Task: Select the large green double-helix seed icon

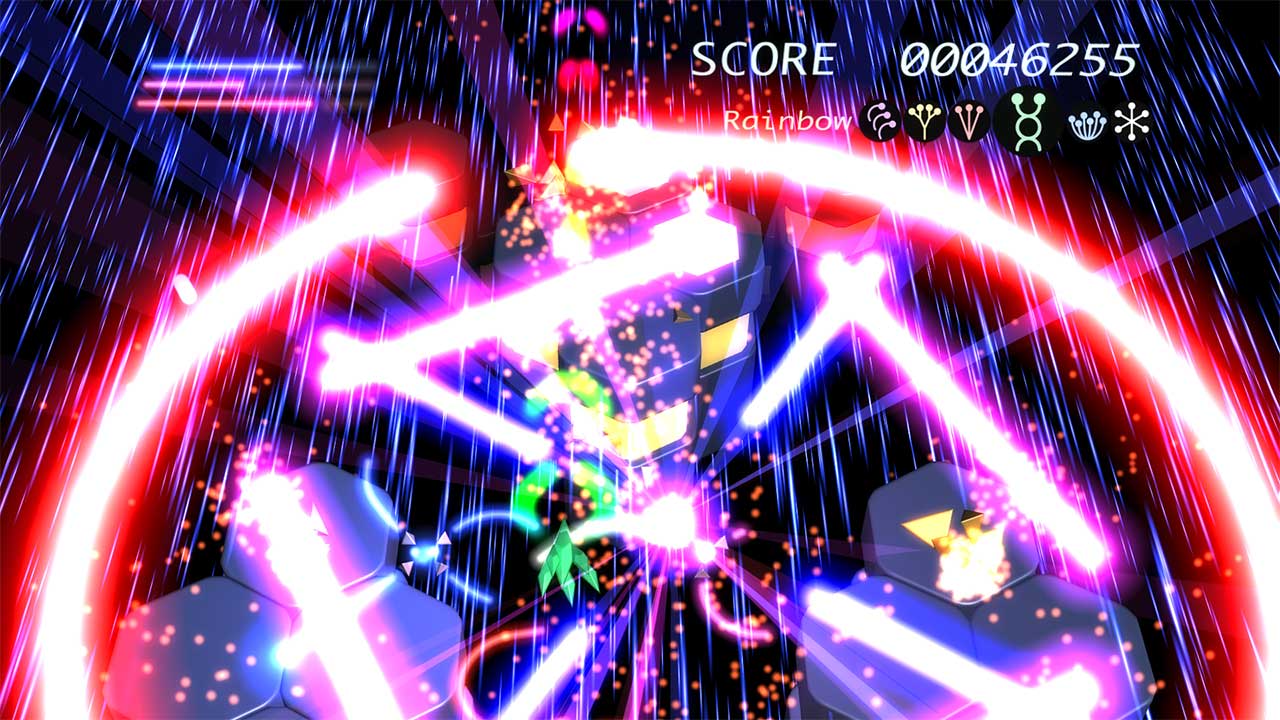Action: (1030, 120)
